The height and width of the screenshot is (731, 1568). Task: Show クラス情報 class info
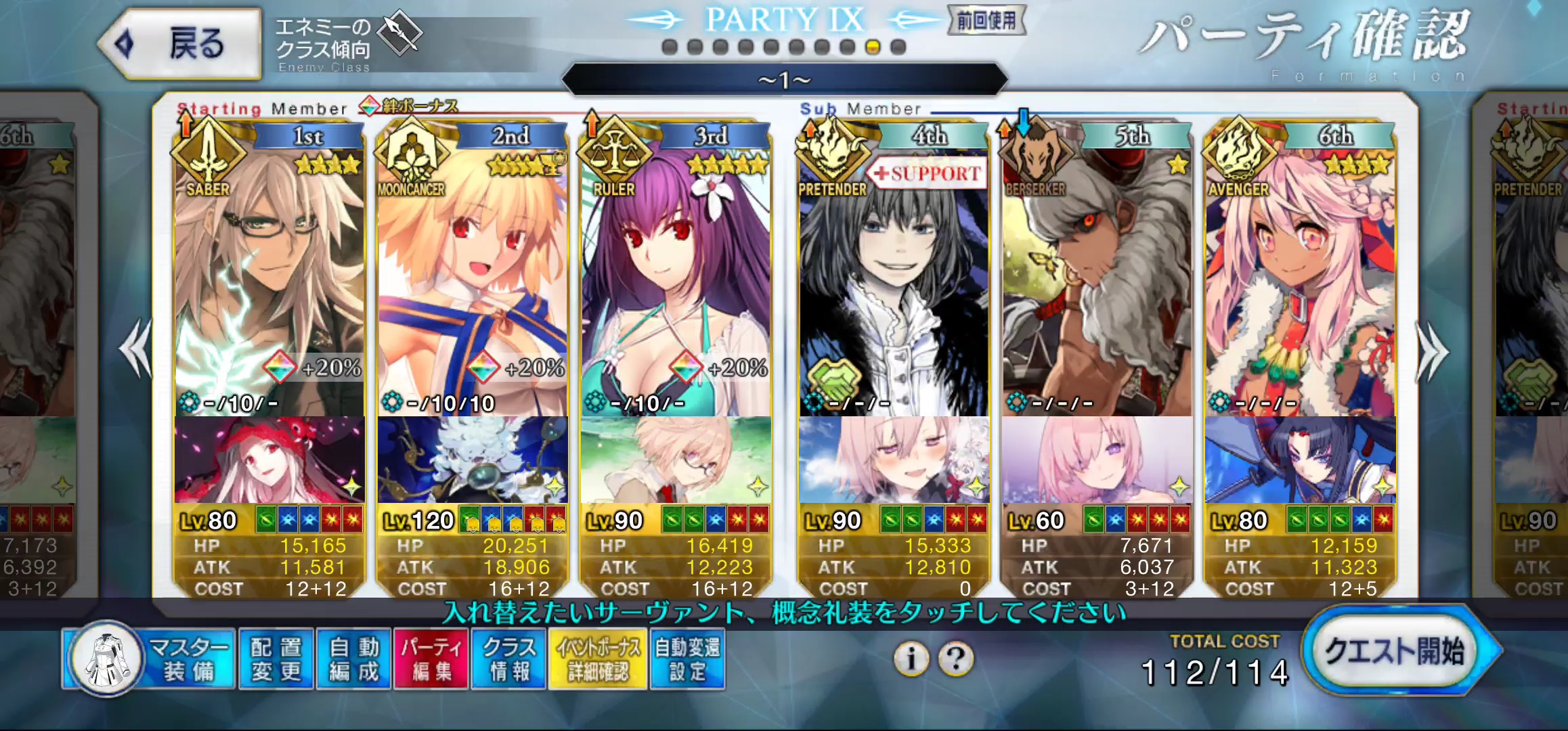point(509,659)
